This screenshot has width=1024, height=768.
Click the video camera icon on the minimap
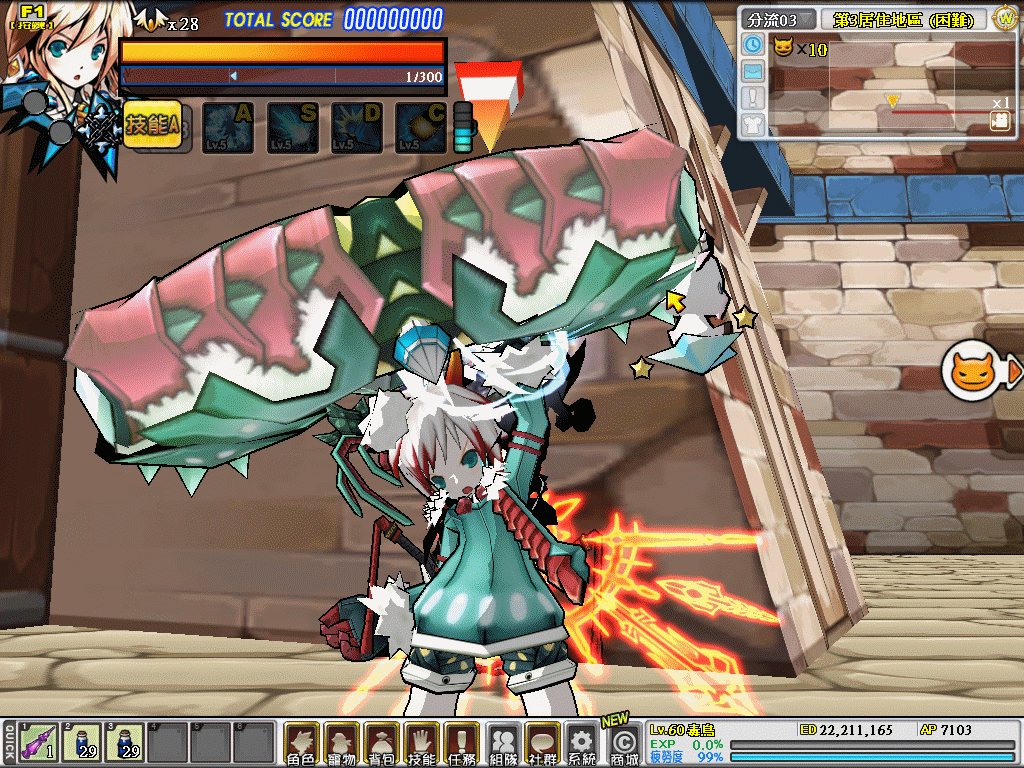point(999,120)
